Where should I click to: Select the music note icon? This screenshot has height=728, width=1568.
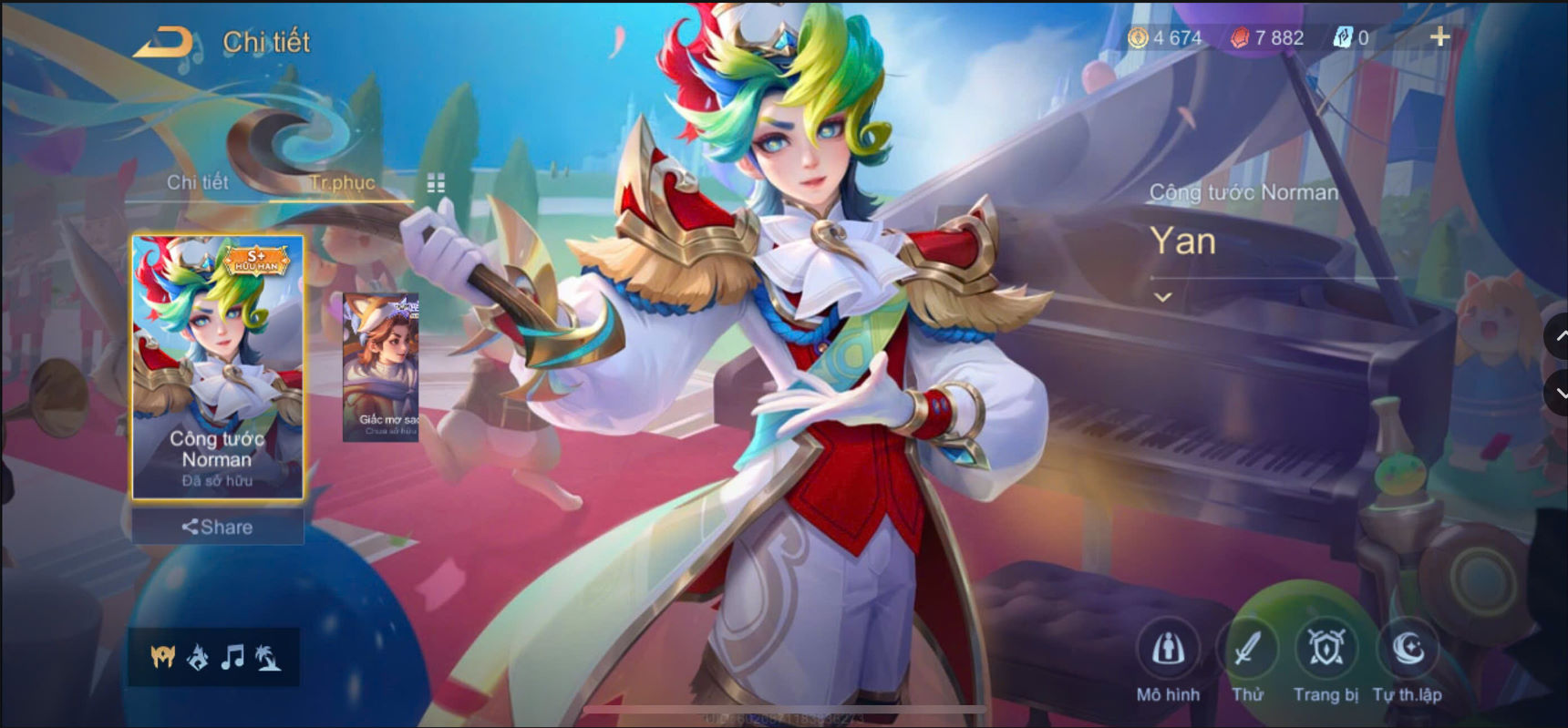[x=233, y=654]
